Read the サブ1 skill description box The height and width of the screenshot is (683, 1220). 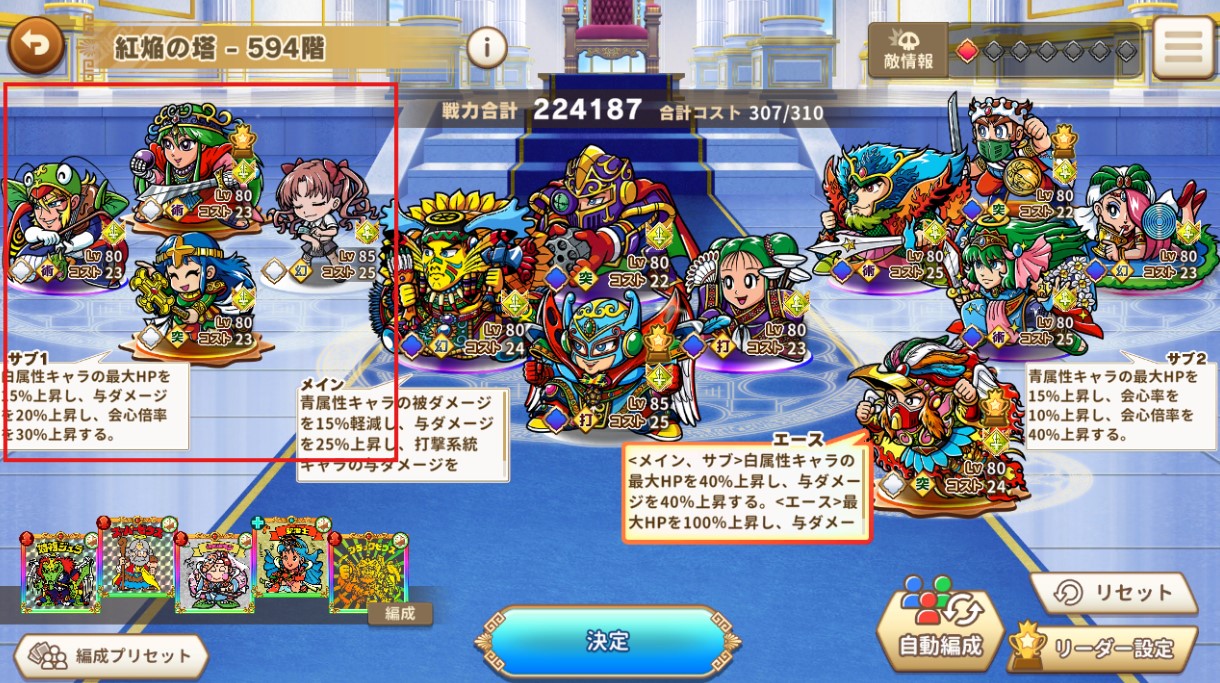(95, 403)
